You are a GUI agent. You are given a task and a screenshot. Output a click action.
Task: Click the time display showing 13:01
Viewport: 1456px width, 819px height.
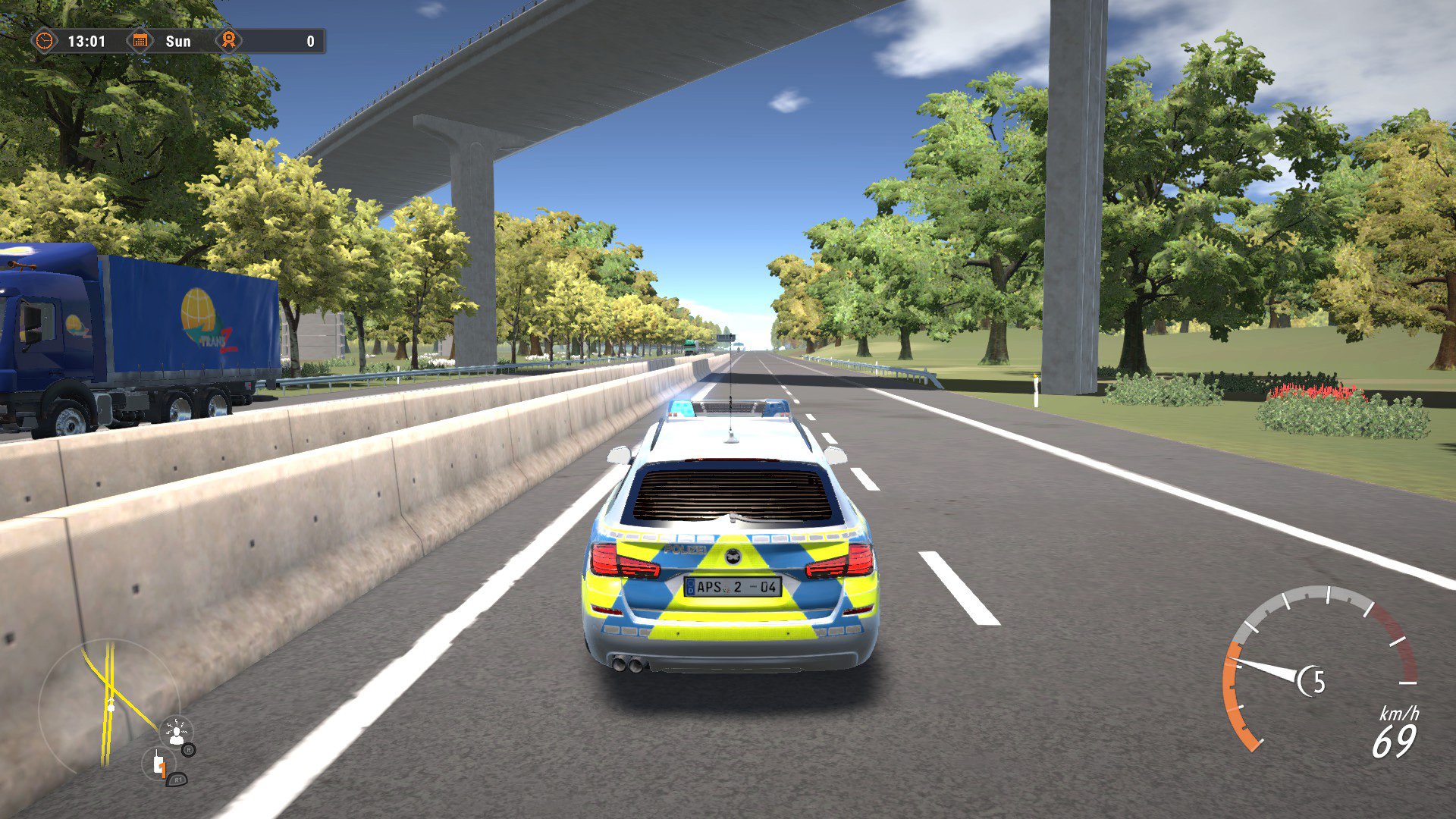[86, 42]
